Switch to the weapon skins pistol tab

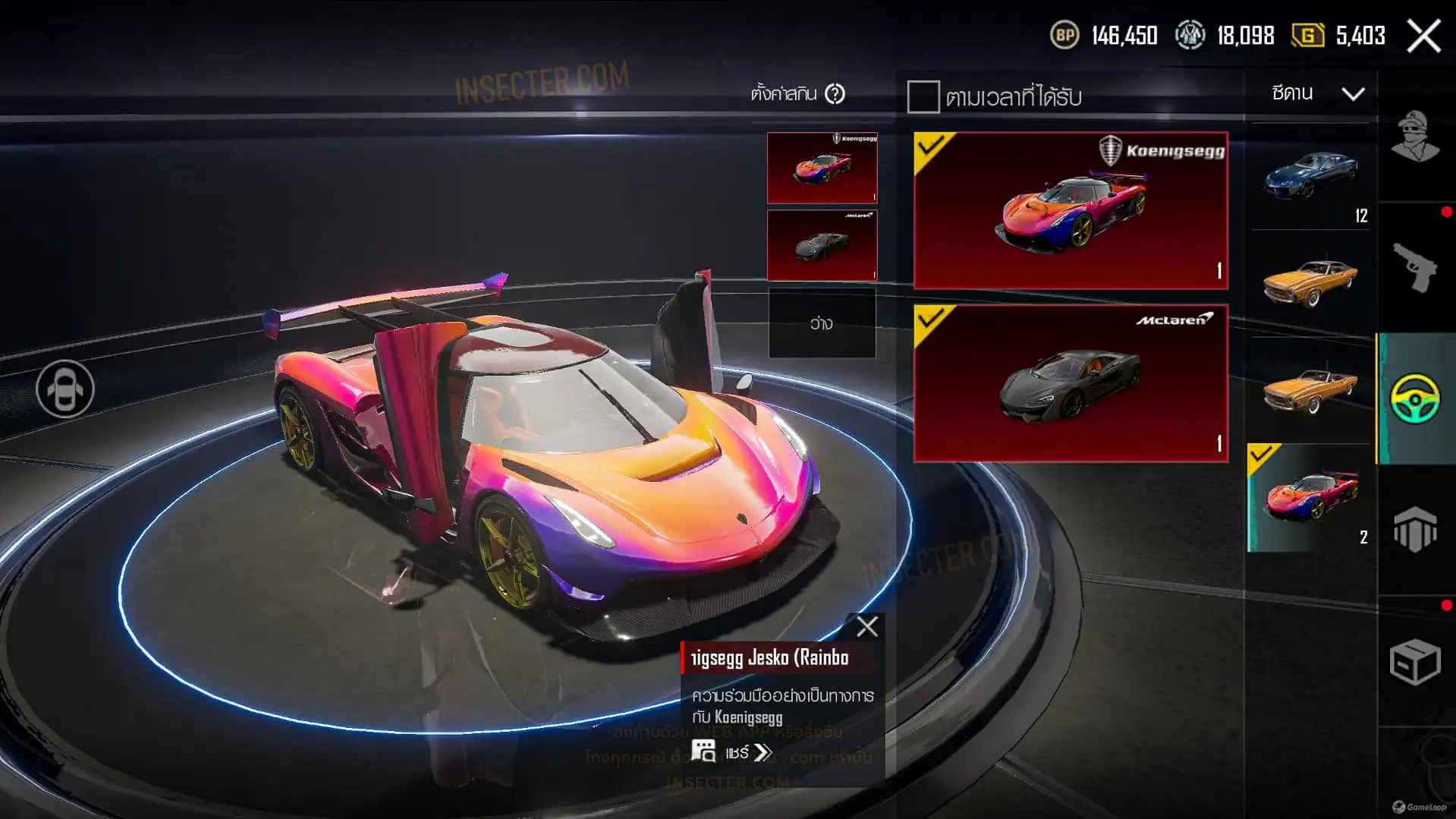pyautogui.click(x=1416, y=267)
